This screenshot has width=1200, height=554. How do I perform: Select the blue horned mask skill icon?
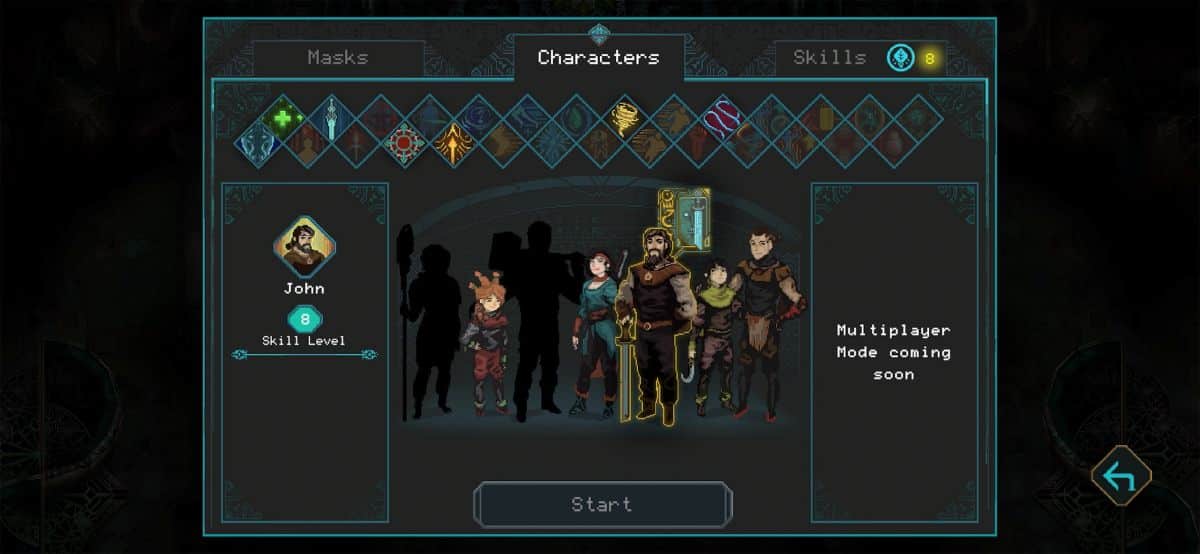tap(258, 143)
